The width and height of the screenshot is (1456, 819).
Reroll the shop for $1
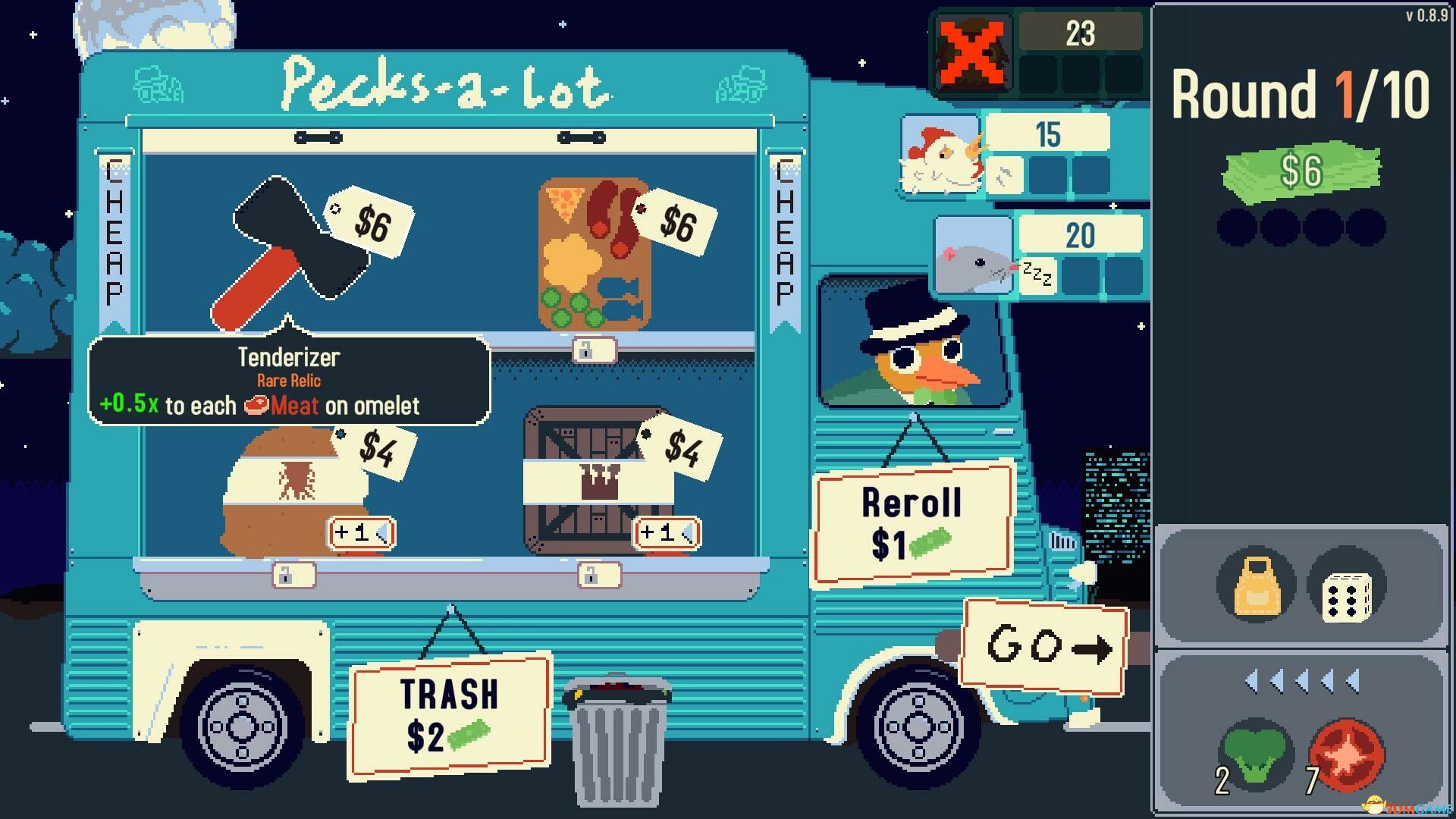913,523
